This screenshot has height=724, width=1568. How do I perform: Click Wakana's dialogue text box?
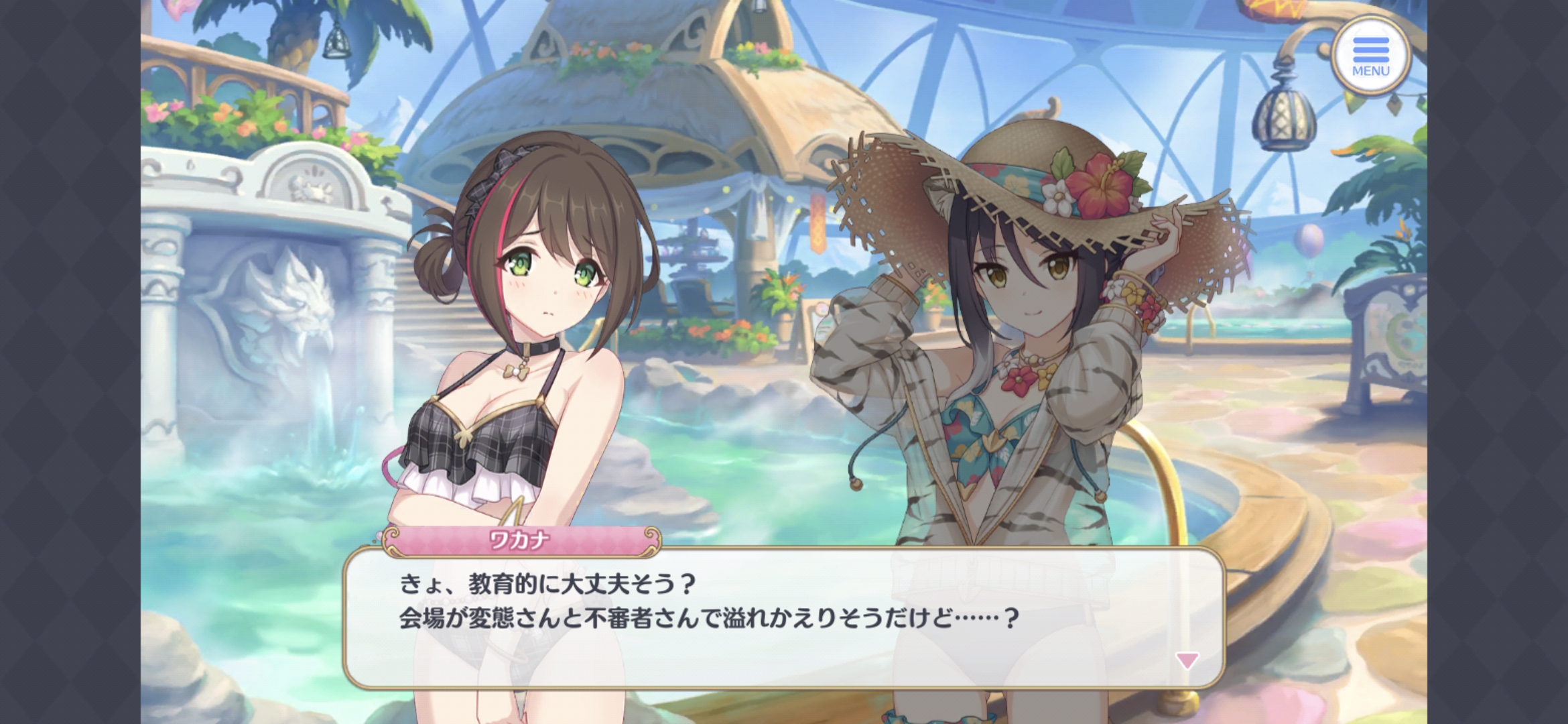784,618
